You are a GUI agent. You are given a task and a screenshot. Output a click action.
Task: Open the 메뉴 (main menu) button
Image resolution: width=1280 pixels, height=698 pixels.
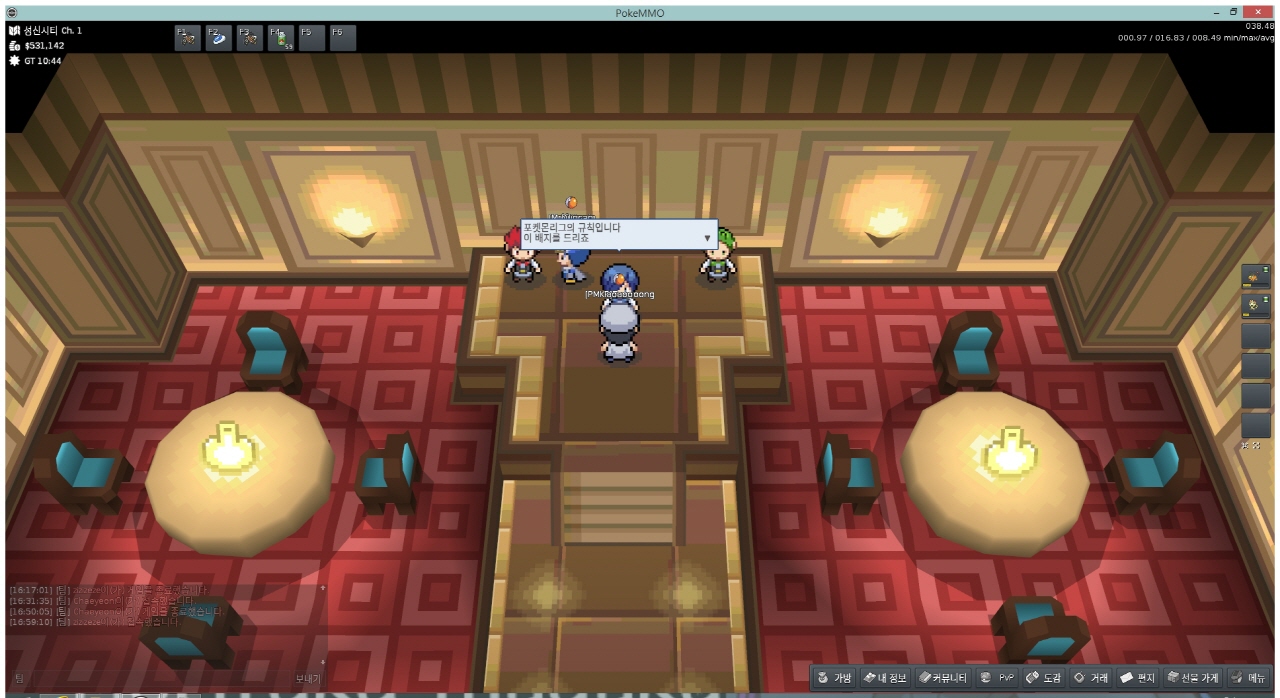pos(1249,678)
